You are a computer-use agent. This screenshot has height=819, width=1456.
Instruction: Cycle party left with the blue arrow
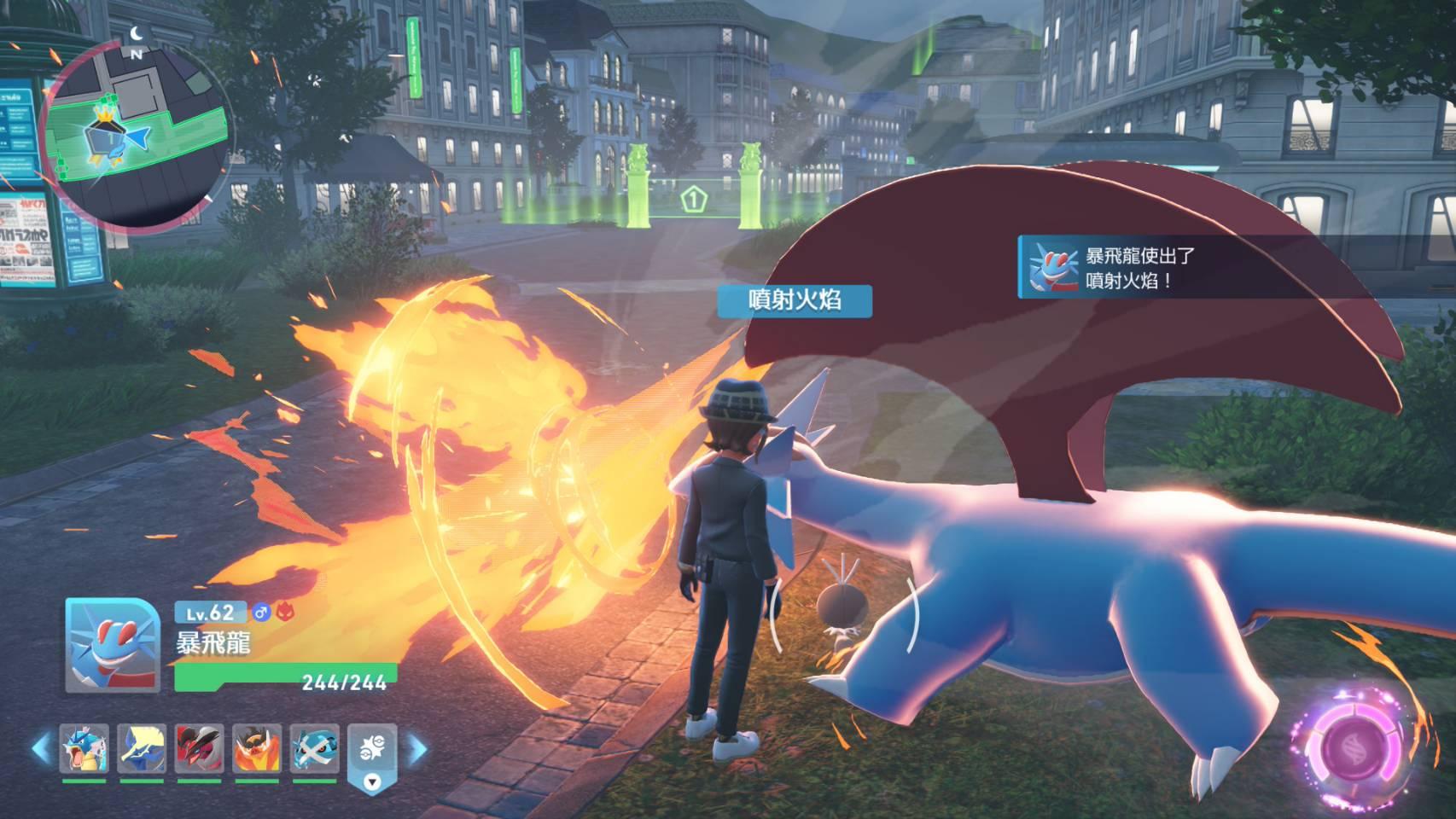(41, 749)
